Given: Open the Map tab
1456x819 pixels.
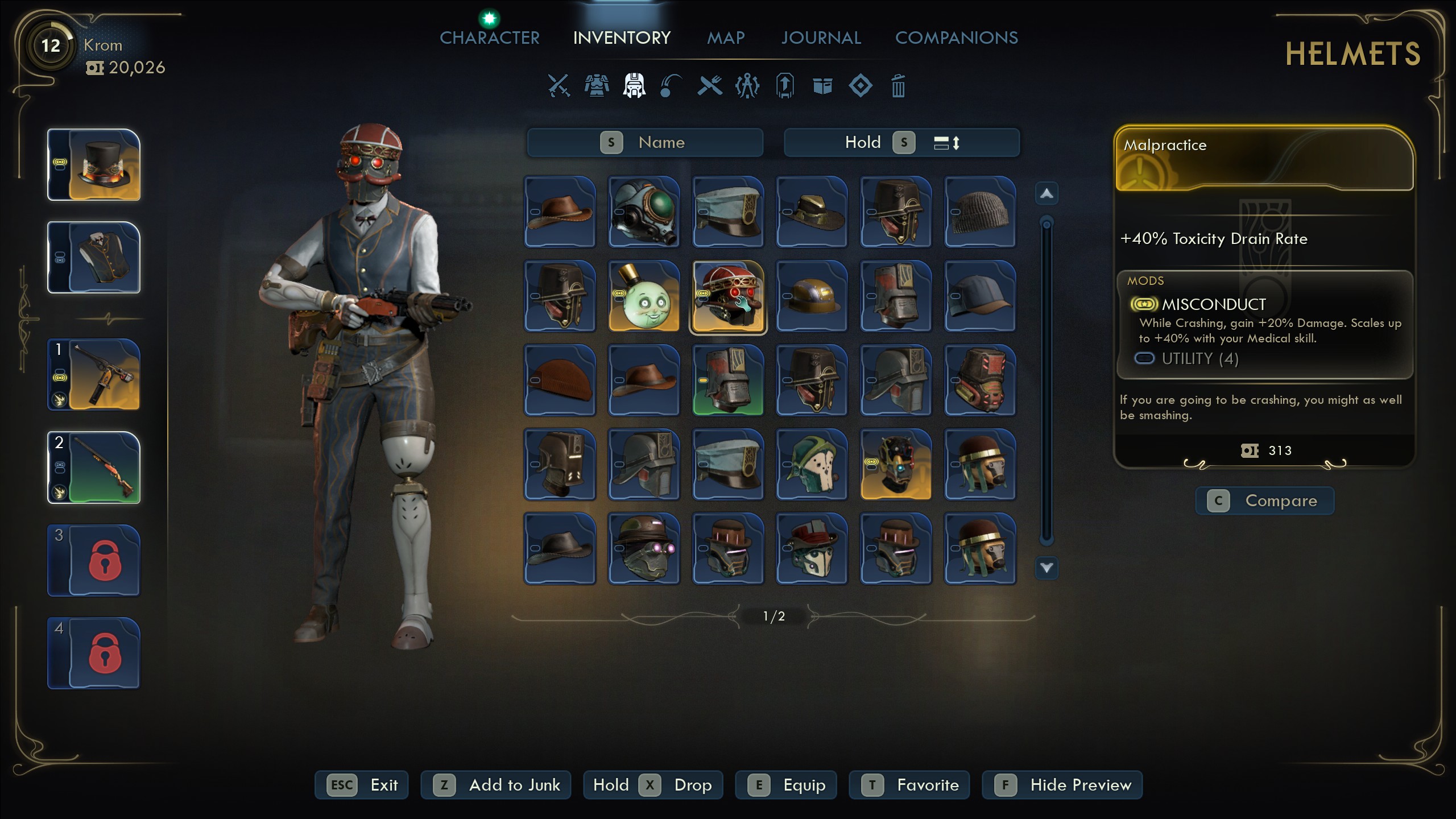Looking at the screenshot, I should [725, 38].
